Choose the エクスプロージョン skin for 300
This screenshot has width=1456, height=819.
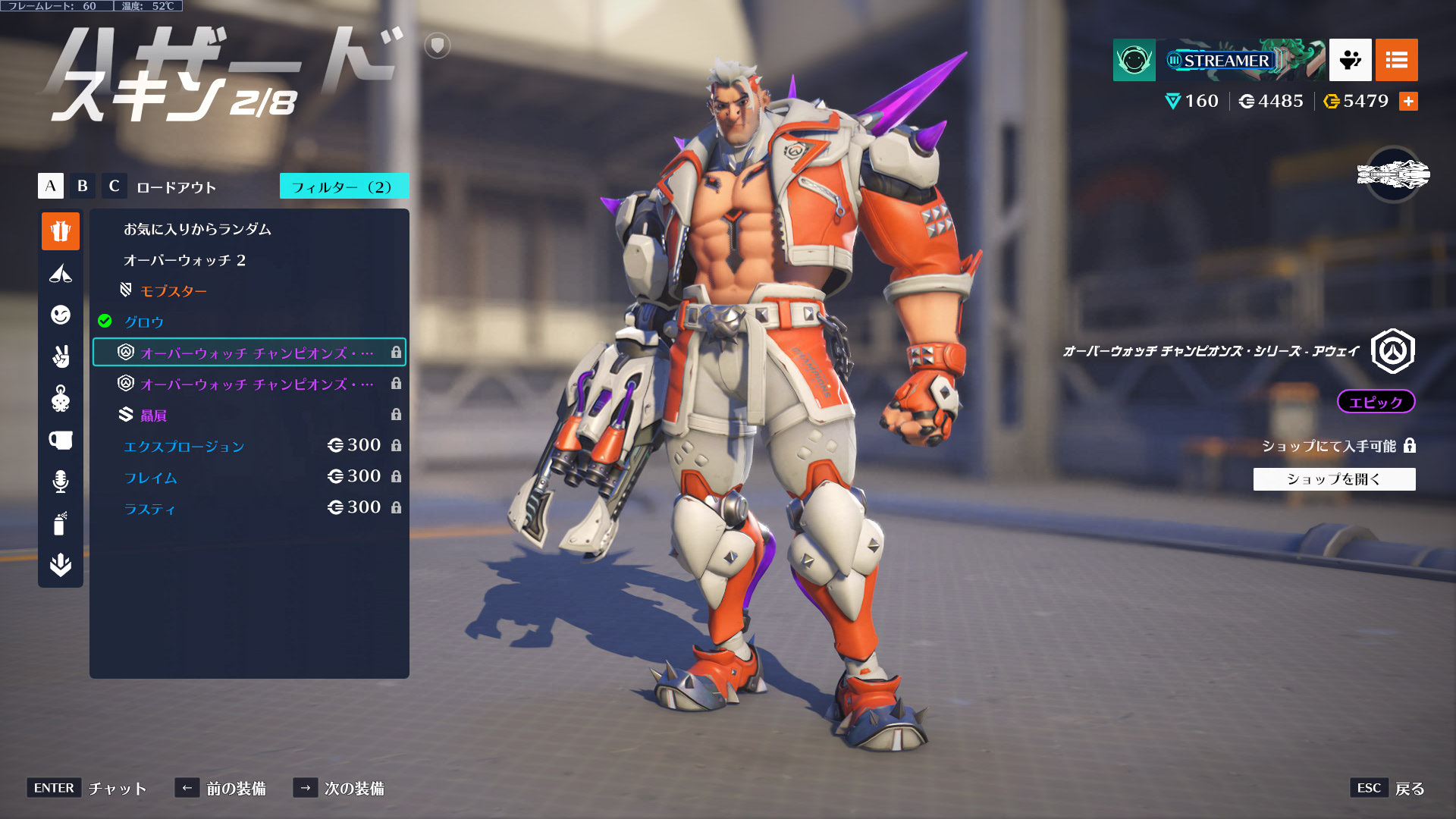(x=184, y=447)
